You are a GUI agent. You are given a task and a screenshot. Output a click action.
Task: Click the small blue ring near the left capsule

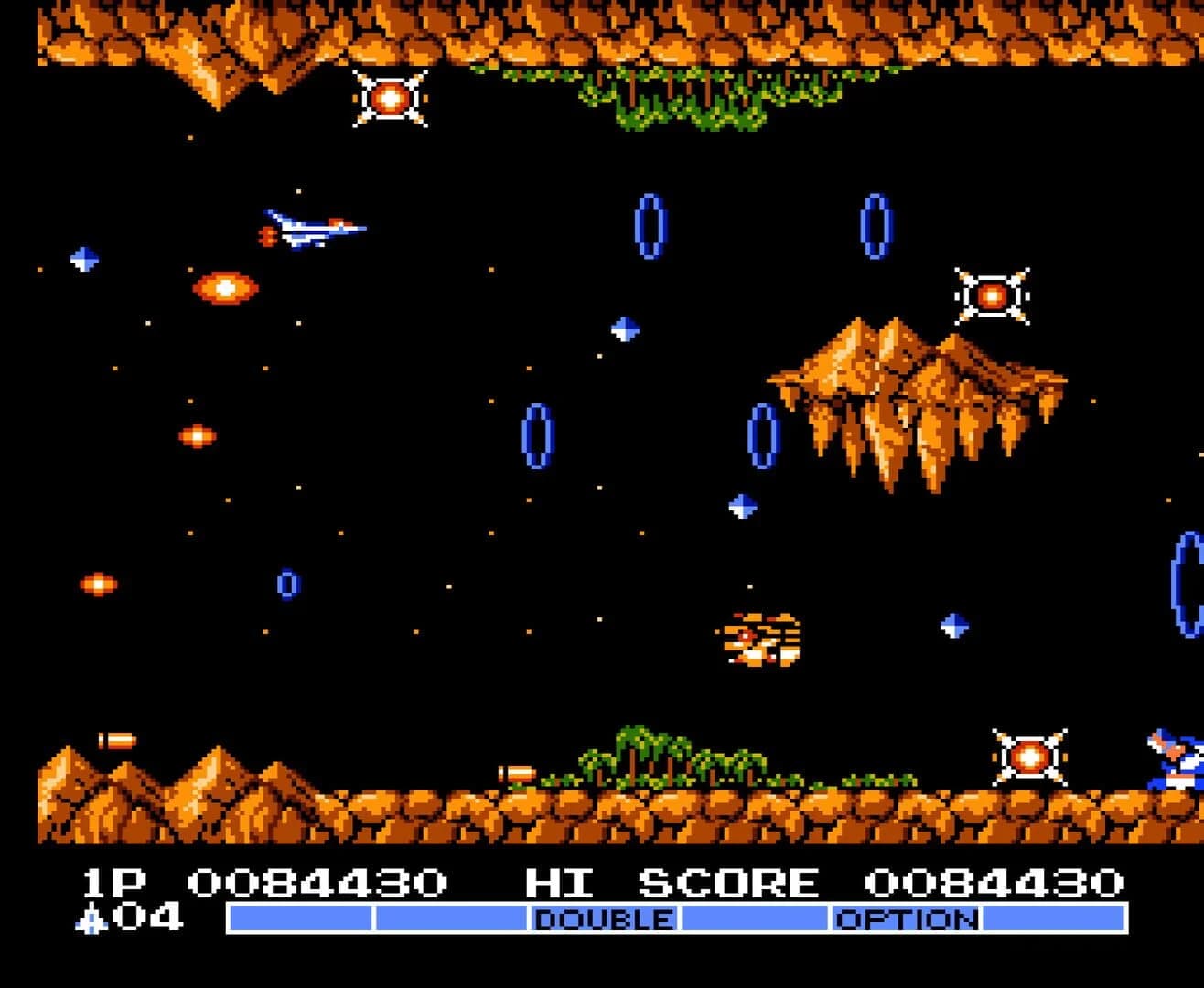(288, 585)
